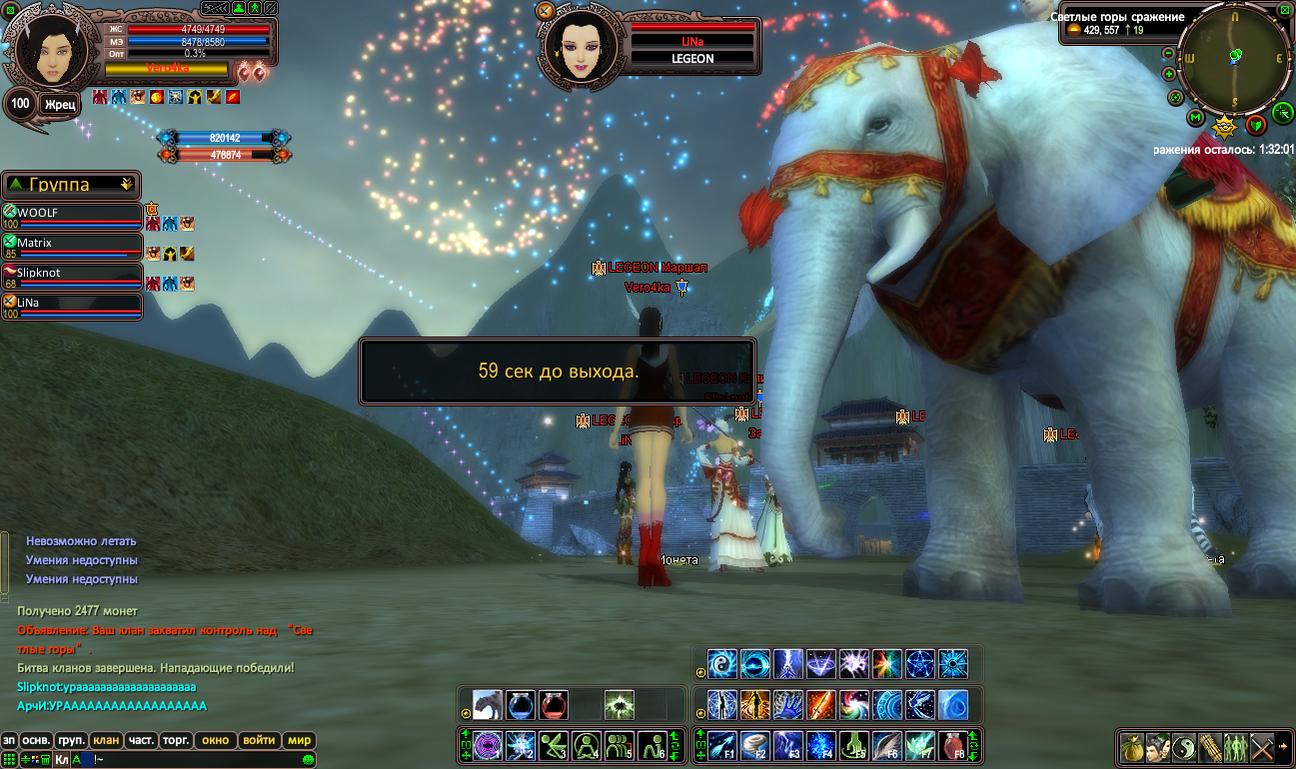Close the LiNa target frame
The width and height of the screenshot is (1296, 769).
pyautogui.click(x=545, y=11)
